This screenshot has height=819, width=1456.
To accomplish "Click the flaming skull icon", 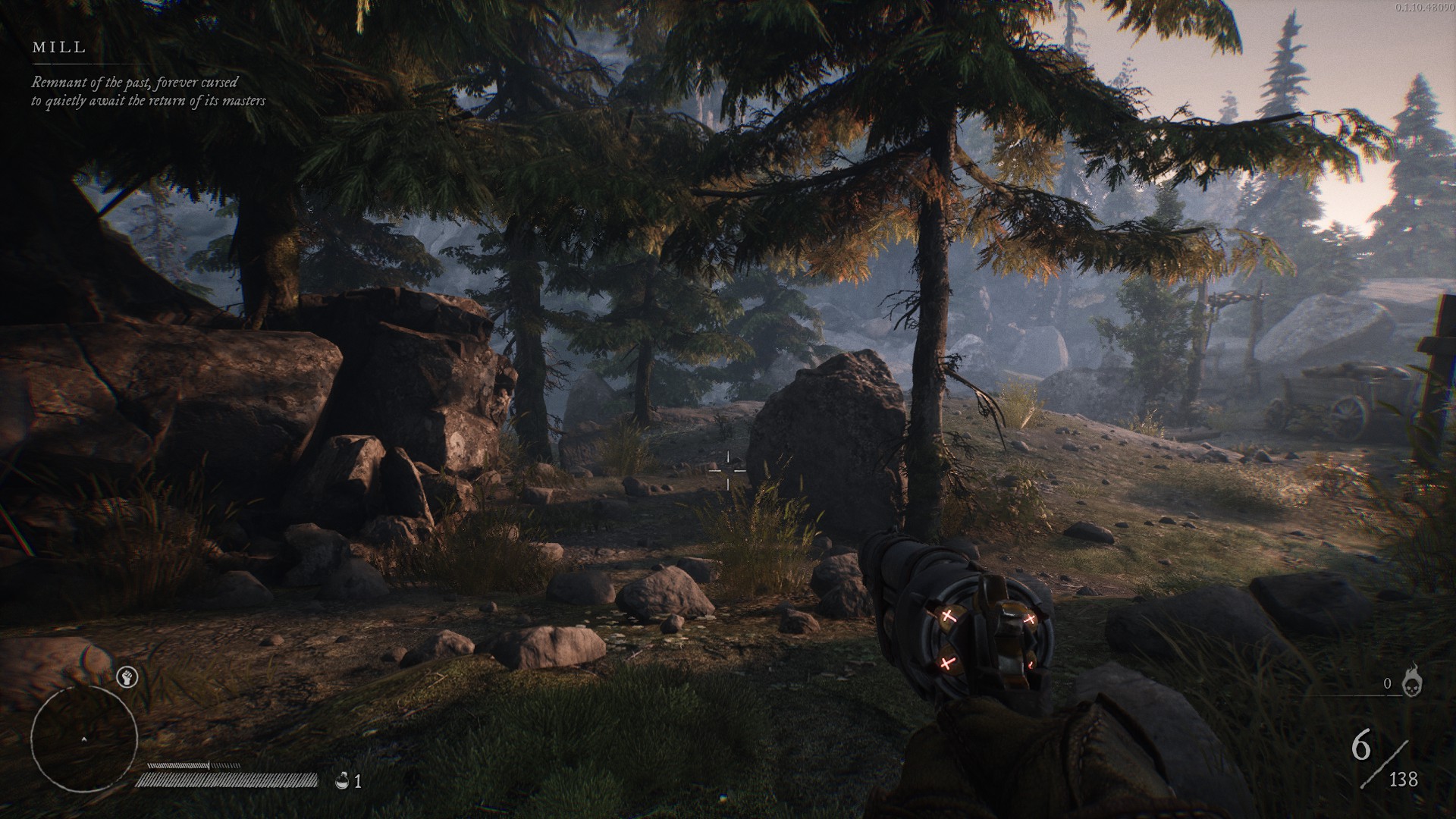I will pyautogui.click(x=1412, y=681).
